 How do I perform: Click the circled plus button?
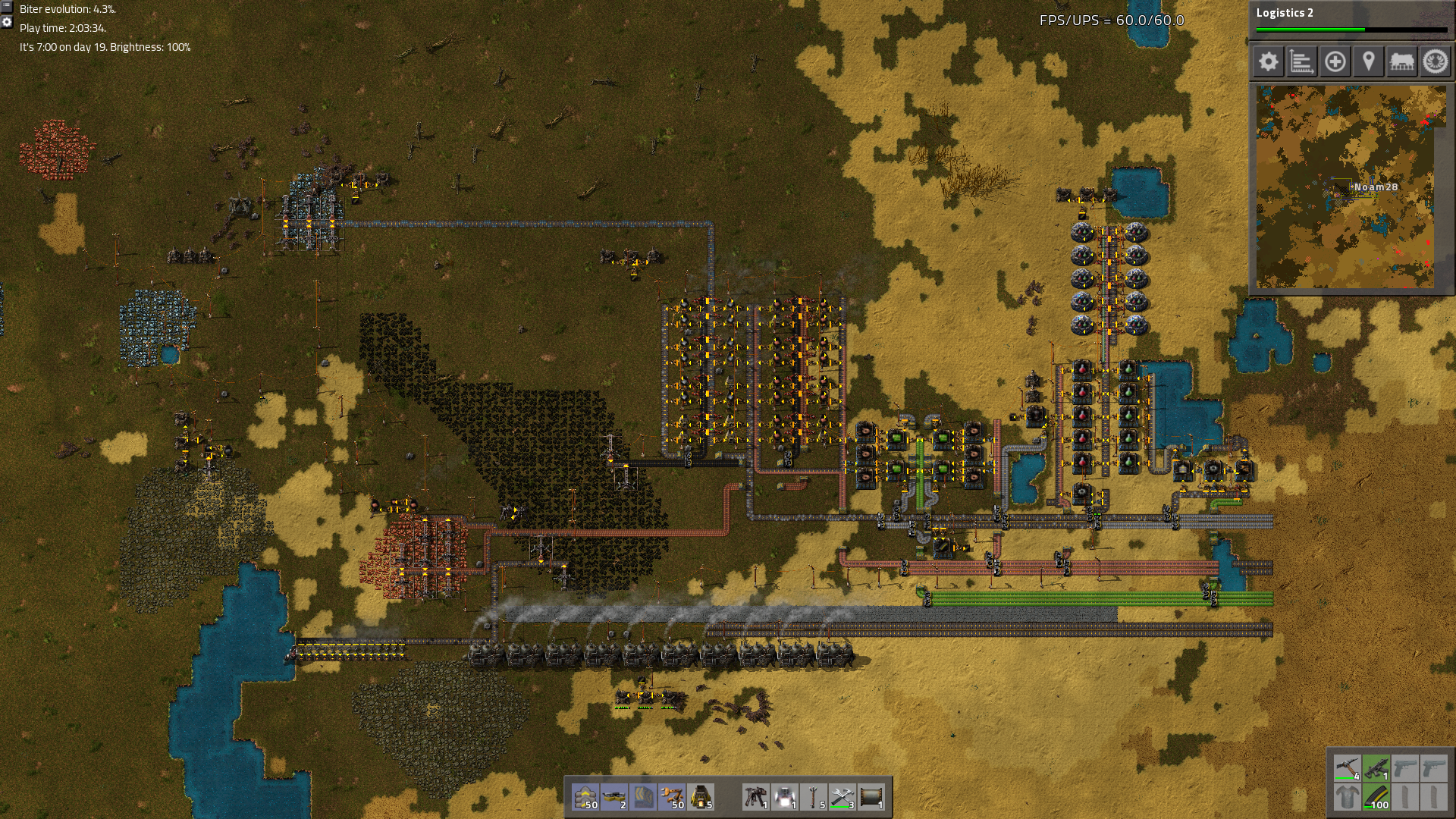click(x=1335, y=61)
